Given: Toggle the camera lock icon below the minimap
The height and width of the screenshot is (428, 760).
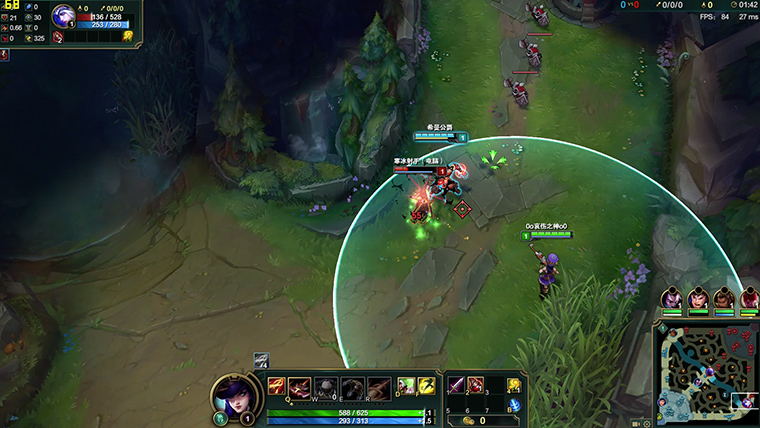Looking at the screenshot, I should coord(637,423).
